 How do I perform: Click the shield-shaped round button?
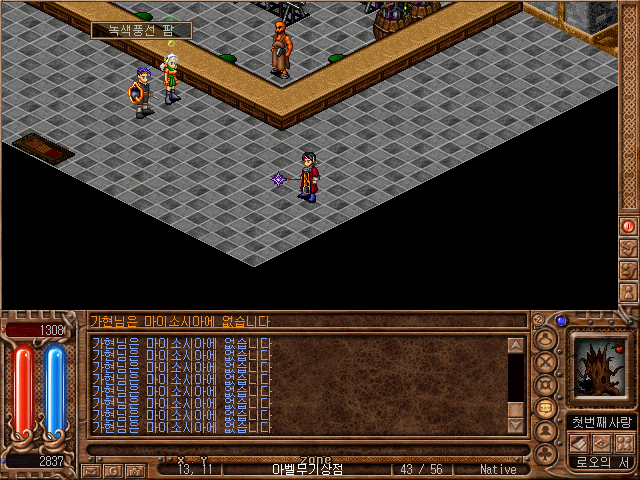[x=546, y=384]
